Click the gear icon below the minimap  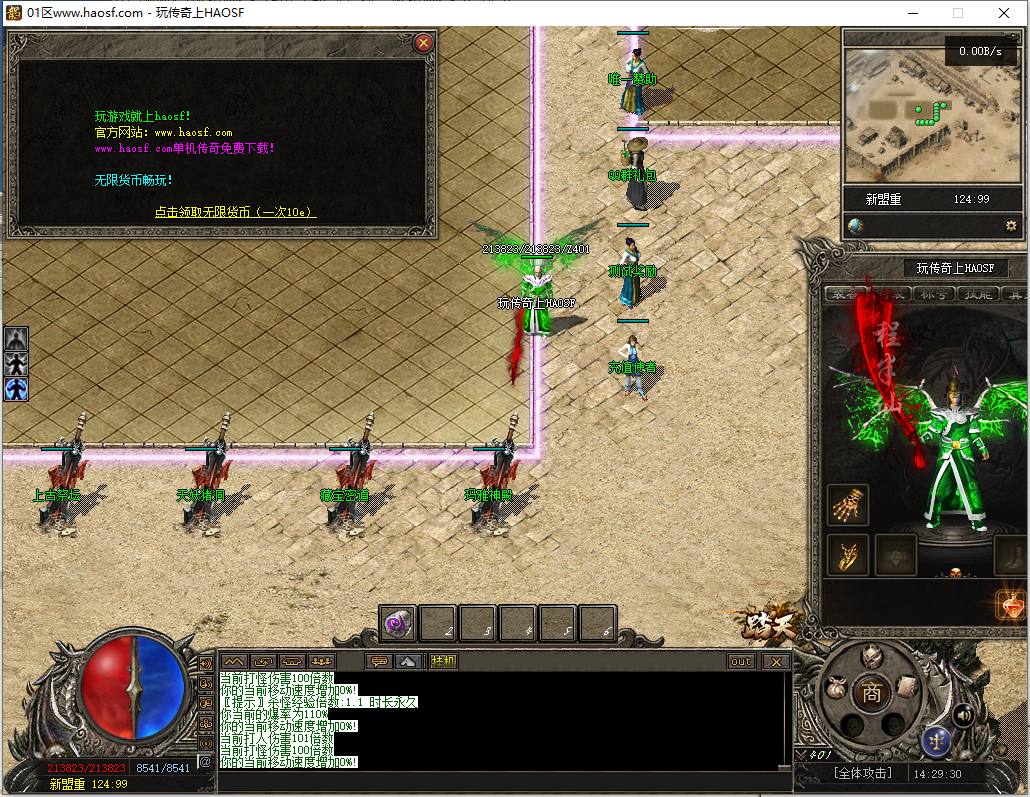click(1010, 226)
